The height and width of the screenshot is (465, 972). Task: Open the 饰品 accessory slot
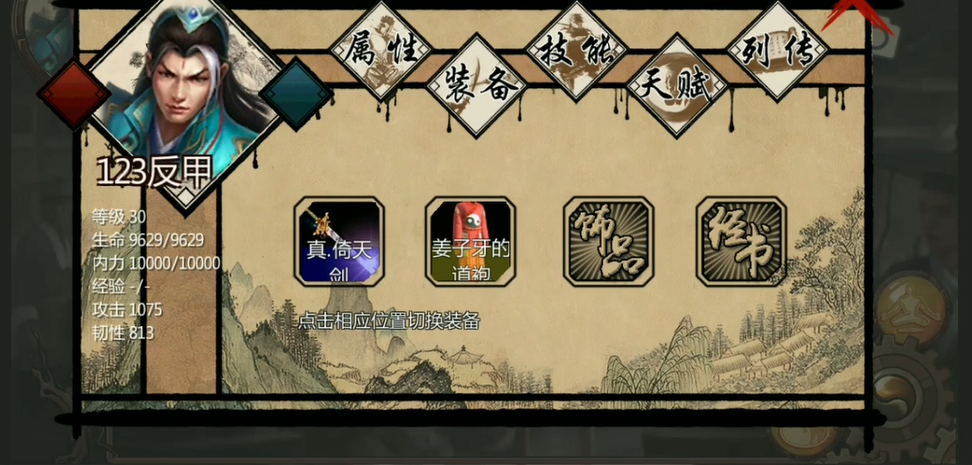608,242
